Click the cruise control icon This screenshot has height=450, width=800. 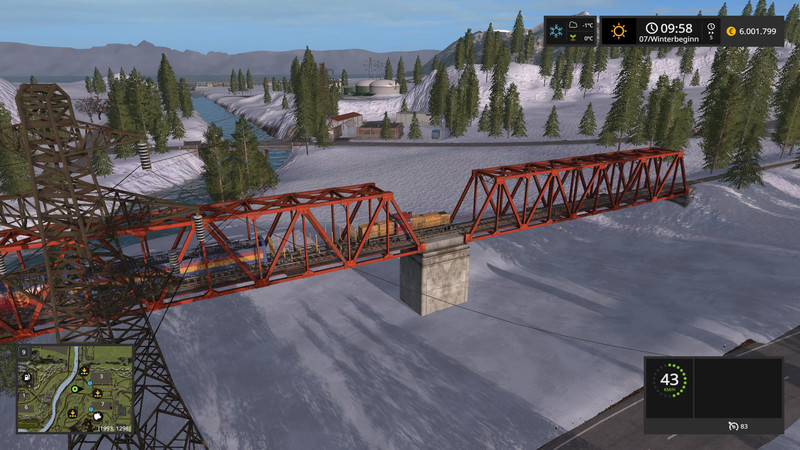coord(734,427)
